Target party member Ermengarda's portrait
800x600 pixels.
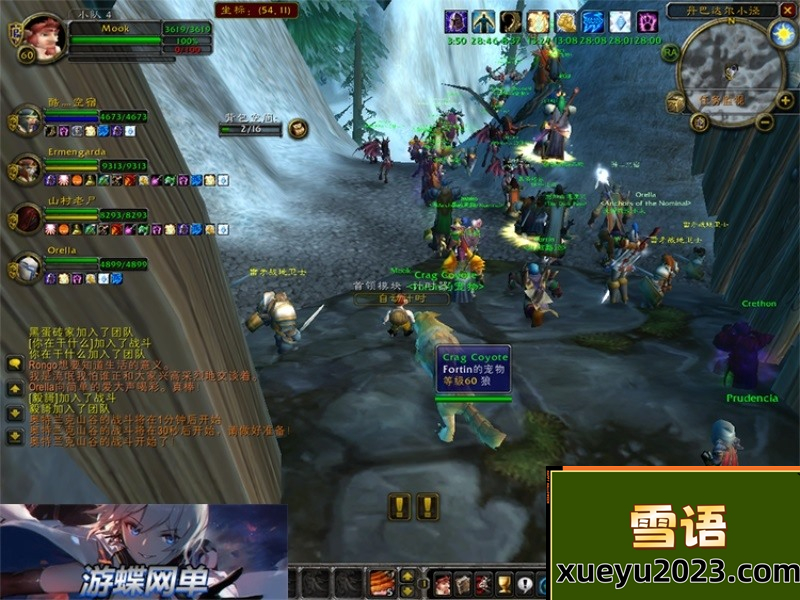tap(26, 168)
